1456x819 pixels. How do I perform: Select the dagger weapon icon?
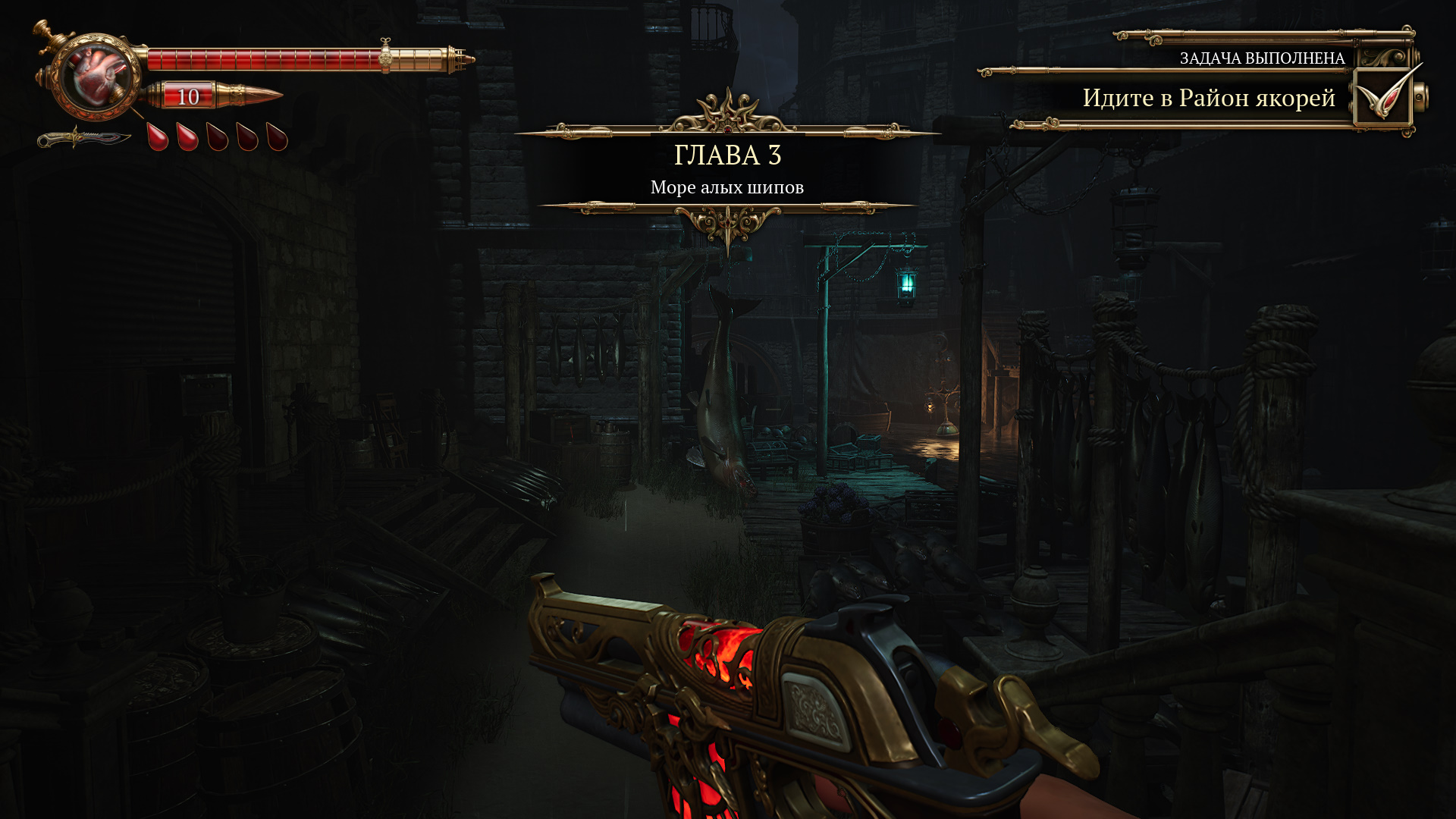83,139
